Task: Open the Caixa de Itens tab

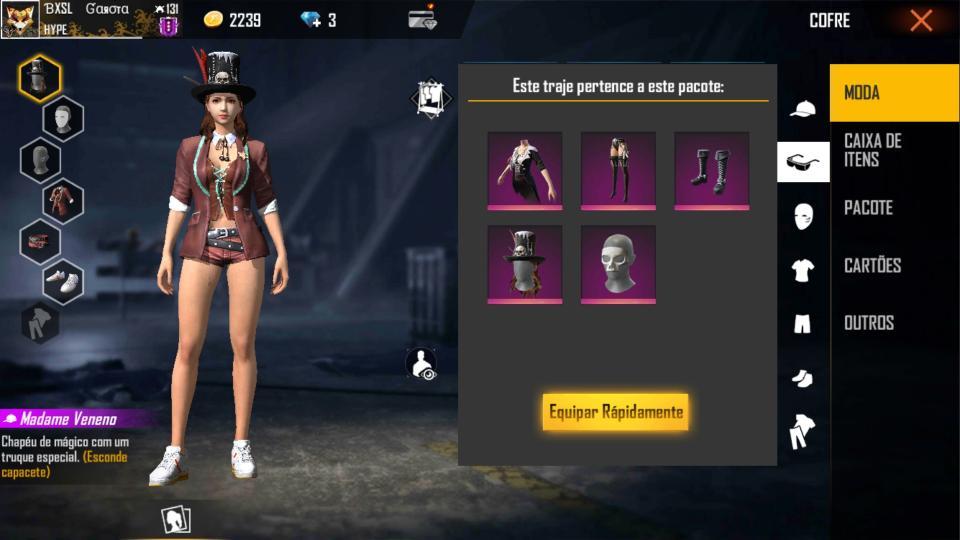Action: (x=893, y=150)
